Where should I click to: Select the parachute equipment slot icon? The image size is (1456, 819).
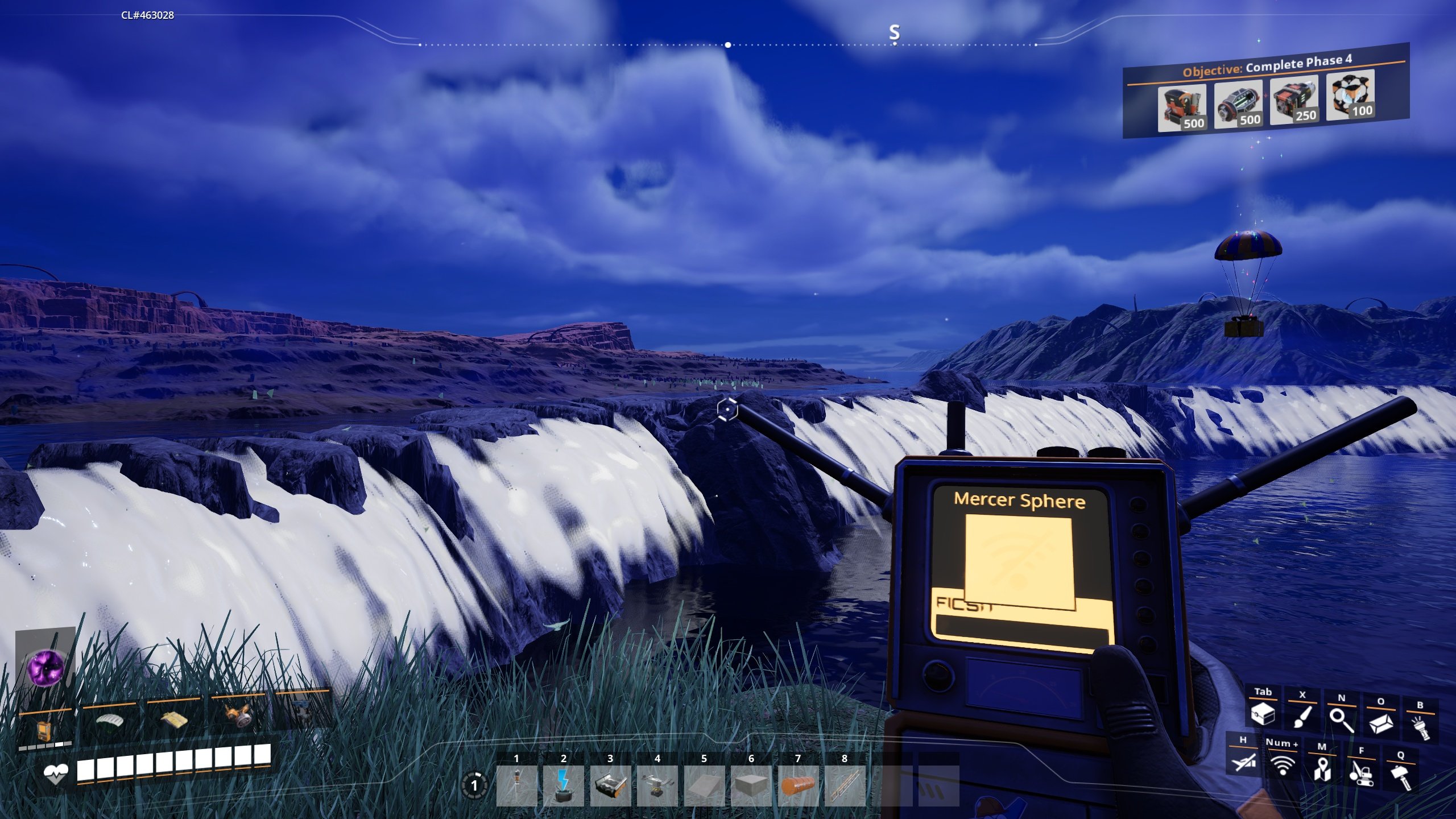pos(109,721)
